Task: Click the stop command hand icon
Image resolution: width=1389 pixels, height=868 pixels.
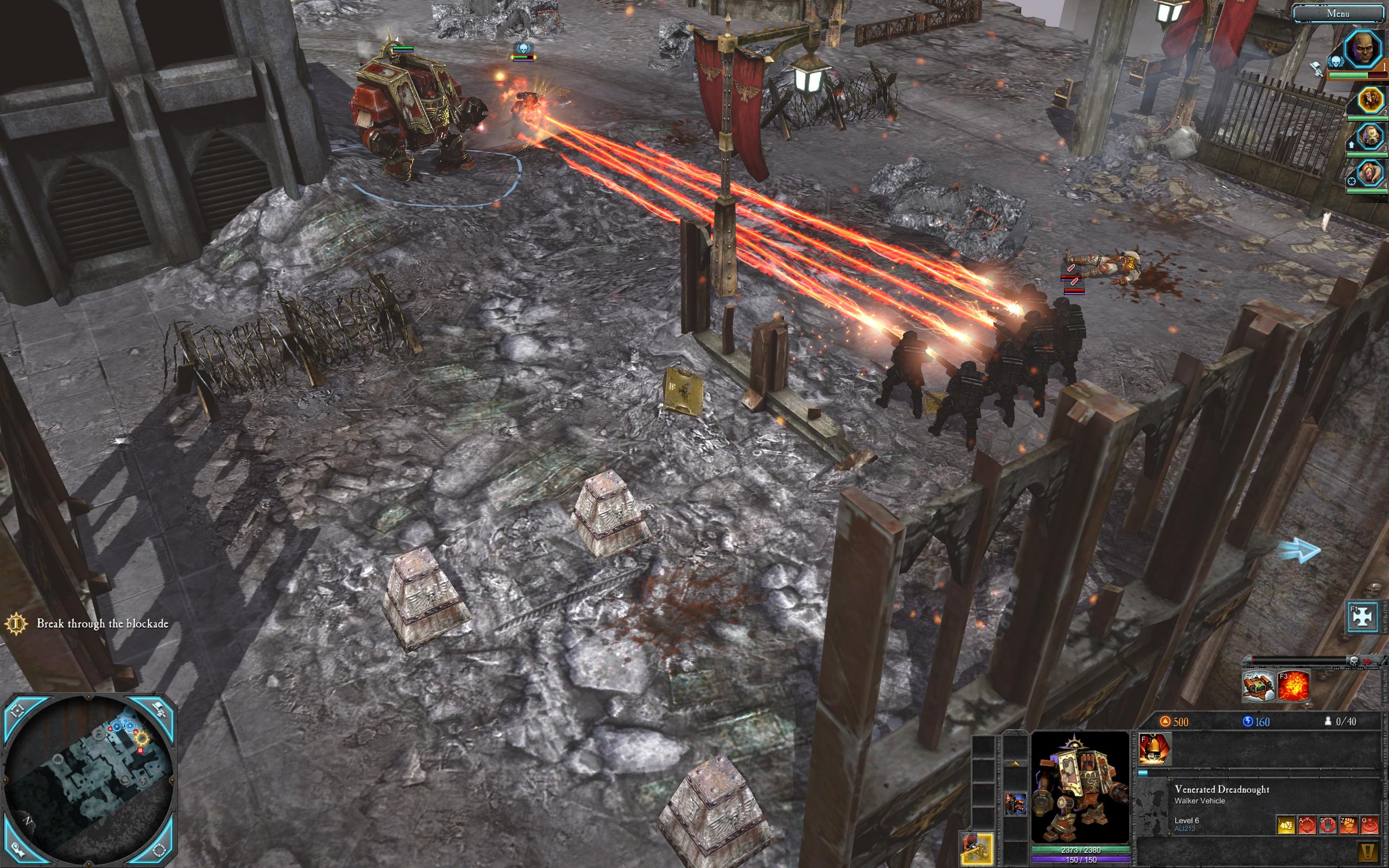Action: coord(1327,825)
